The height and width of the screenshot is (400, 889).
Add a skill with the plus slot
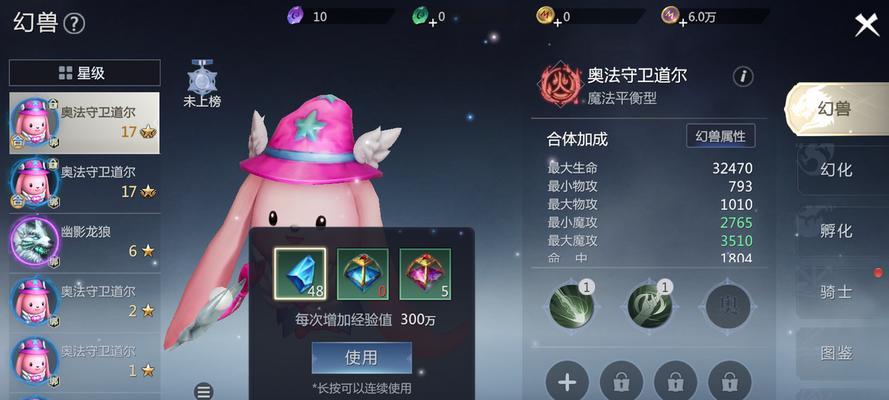point(567,381)
